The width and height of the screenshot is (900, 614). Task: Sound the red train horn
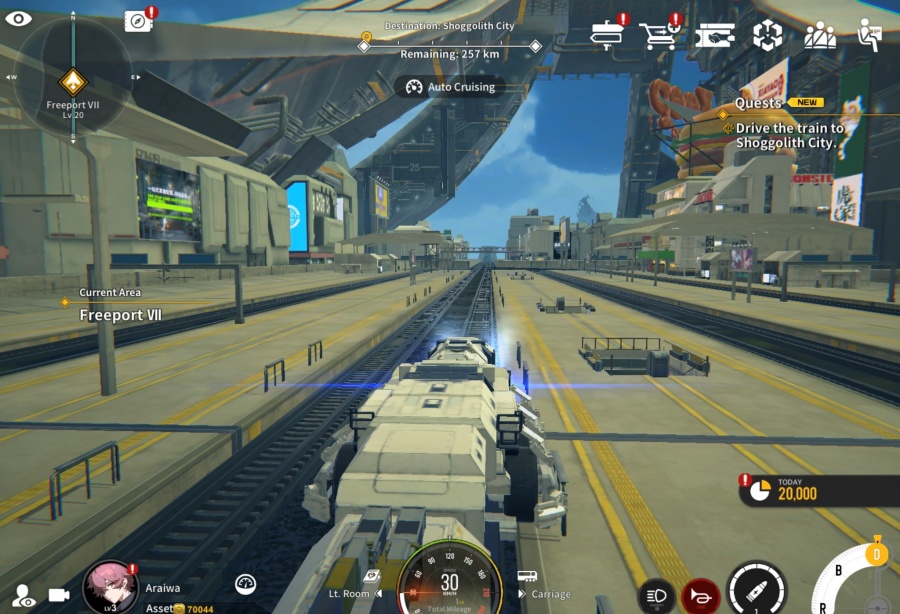(x=700, y=597)
